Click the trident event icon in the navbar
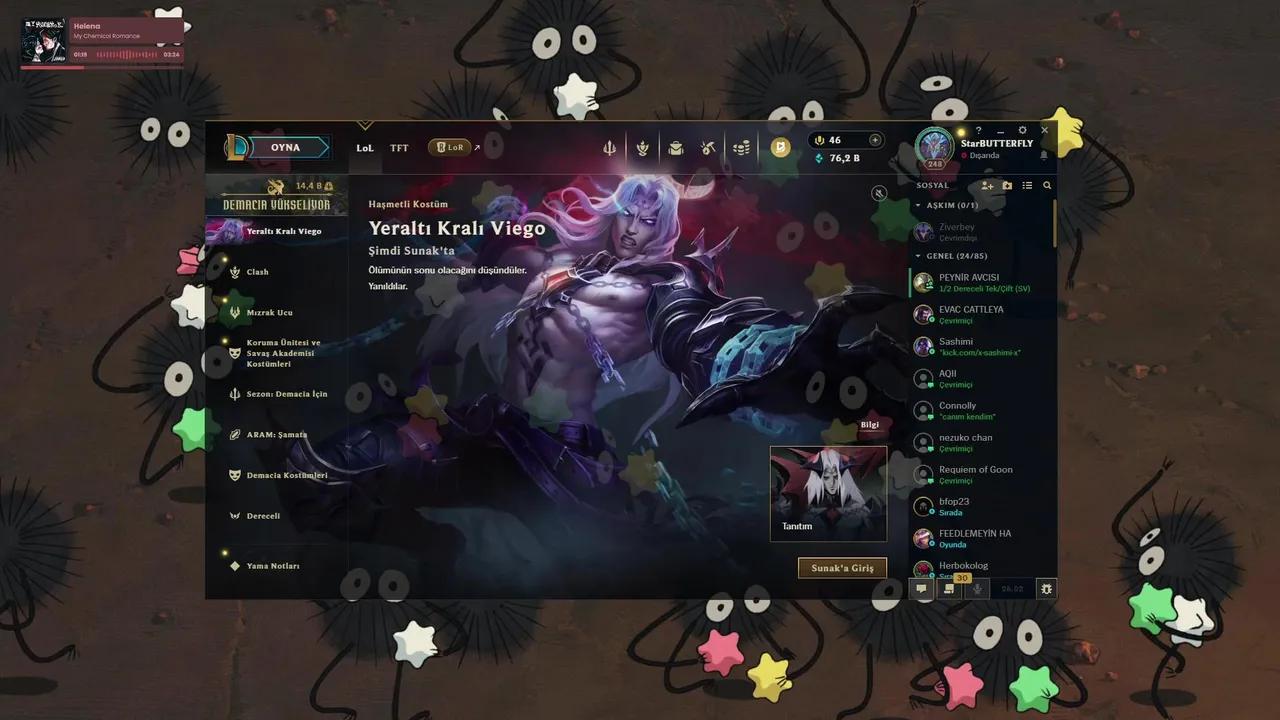This screenshot has height=720, width=1280. tap(610, 146)
